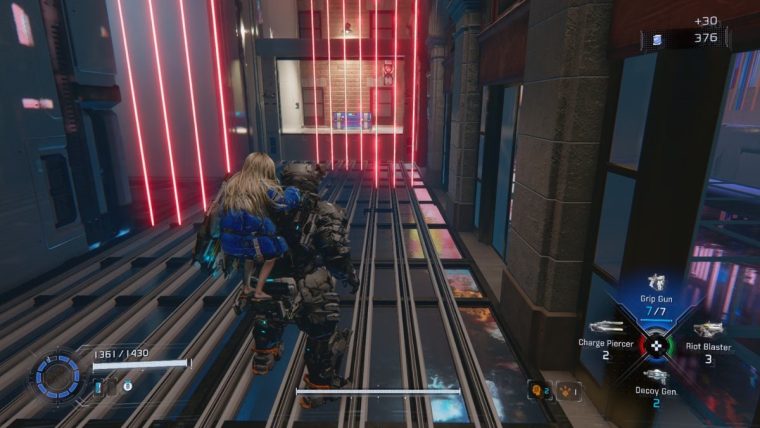Select the Grip Gun weapon
Screen dimensions: 760x428
(656, 283)
